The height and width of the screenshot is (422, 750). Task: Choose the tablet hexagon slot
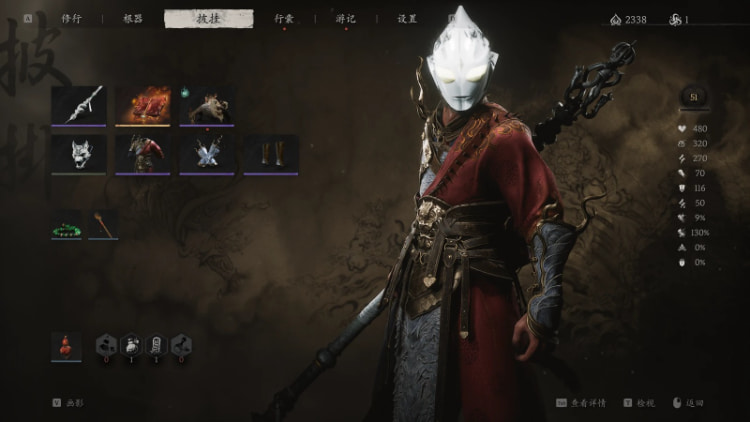pyautogui.click(x=157, y=346)
